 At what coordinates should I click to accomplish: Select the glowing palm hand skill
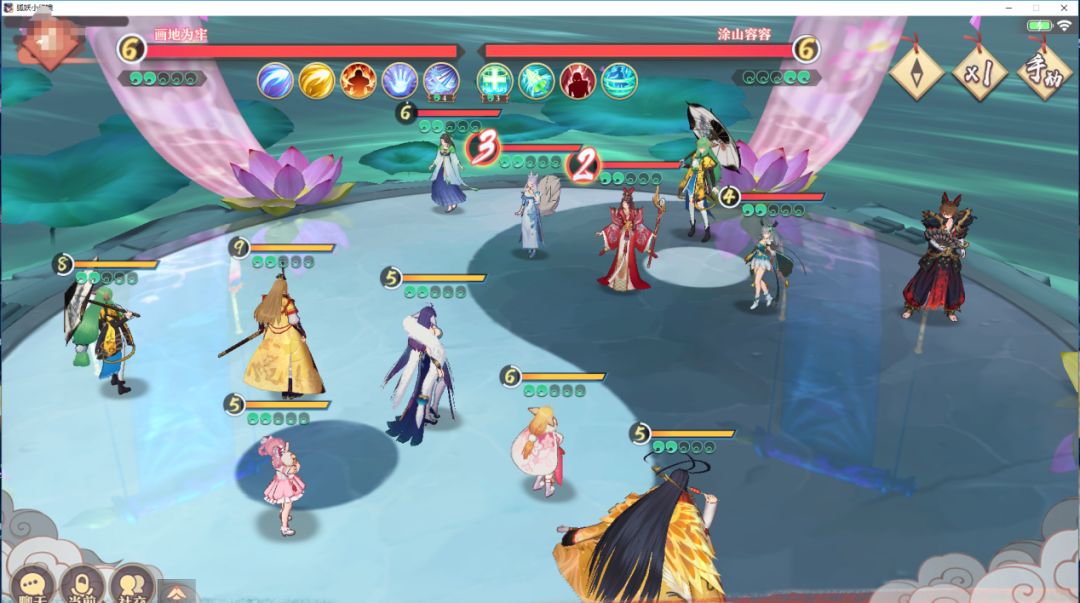[400, 80]
